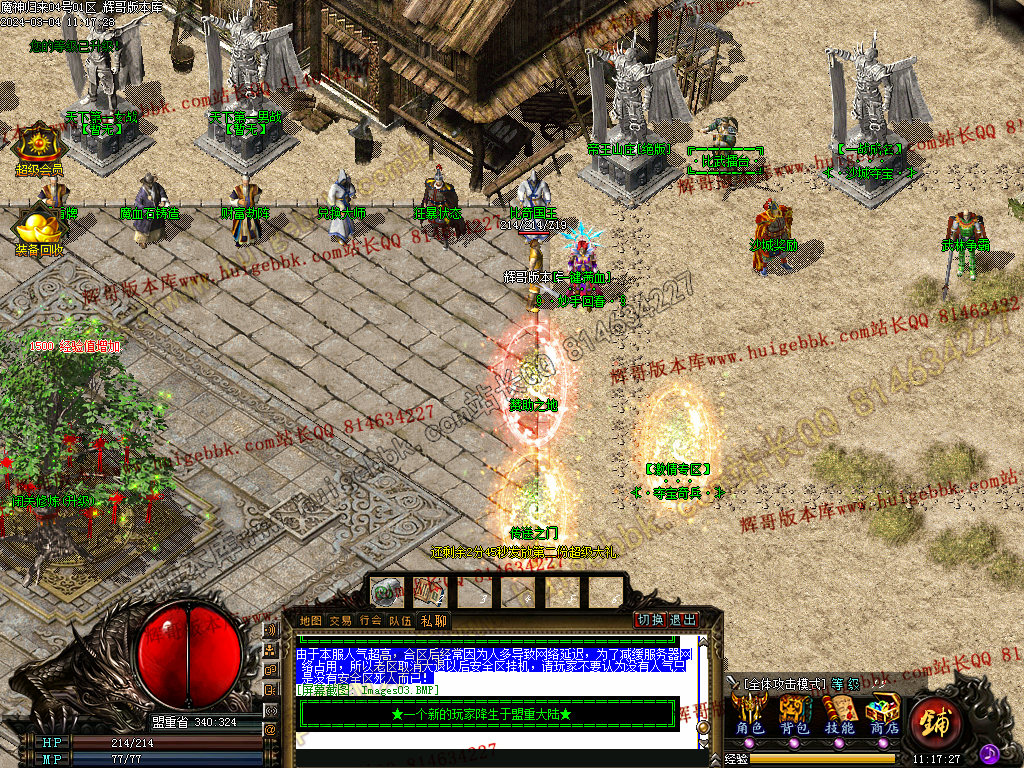Screen dimensions: 1024x768
Task: Switch to the 队伍 team tab
Action: click(x=401, y=621)
